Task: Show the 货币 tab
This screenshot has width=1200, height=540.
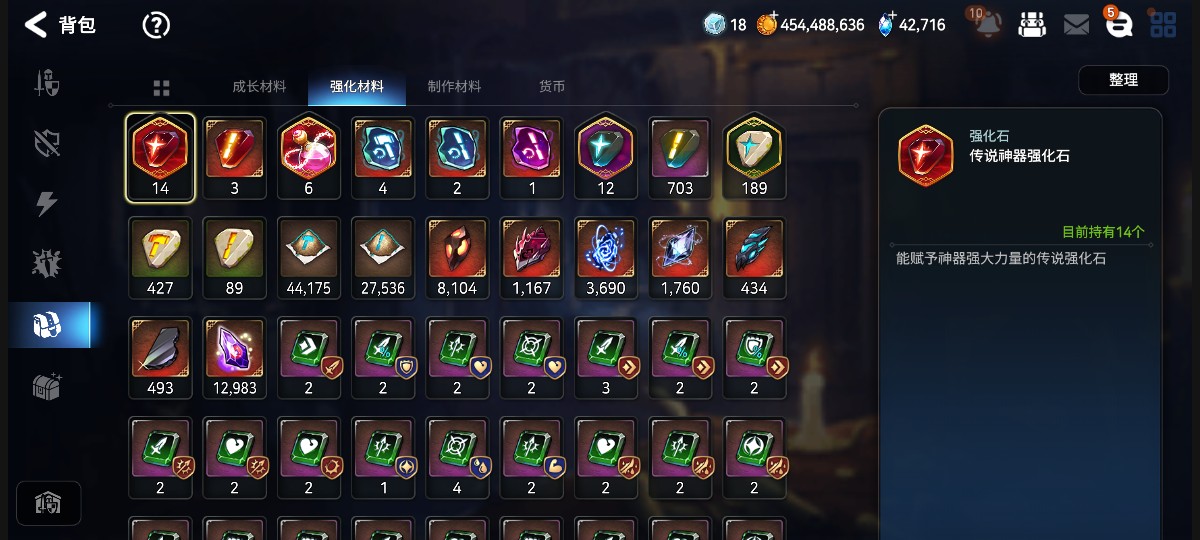Action: pyautogui.click(x=552, y=86)
